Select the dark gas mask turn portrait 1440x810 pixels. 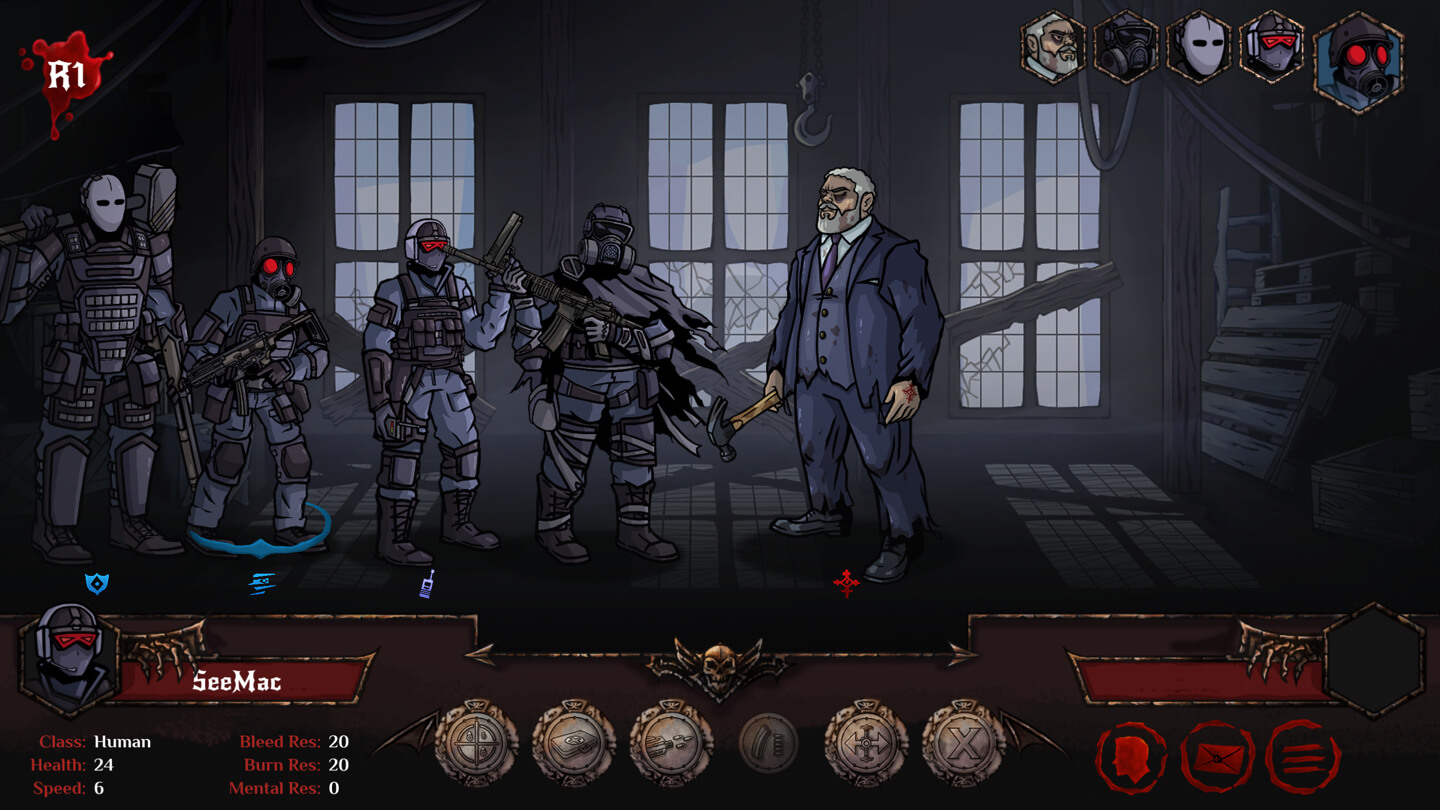pyautogui.click(x=1126, y=47)
